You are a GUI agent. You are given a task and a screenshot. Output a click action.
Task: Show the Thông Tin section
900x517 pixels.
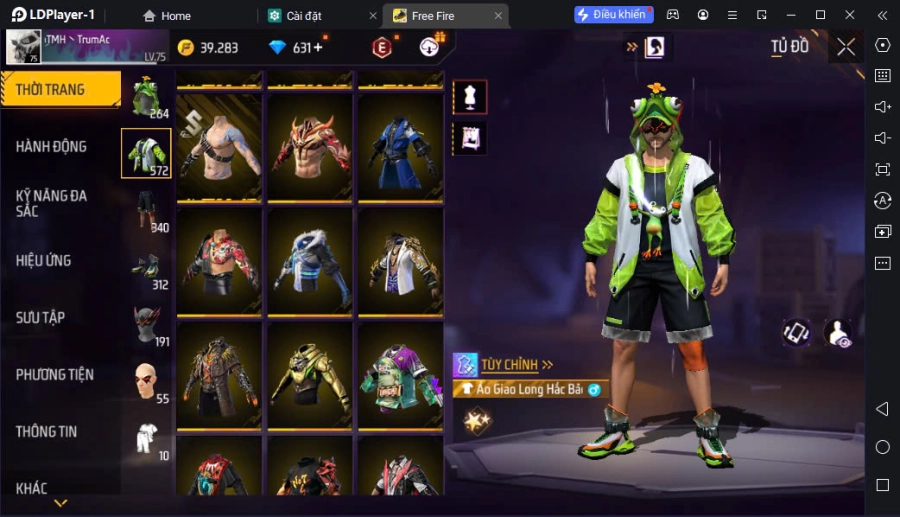(47, 431)
